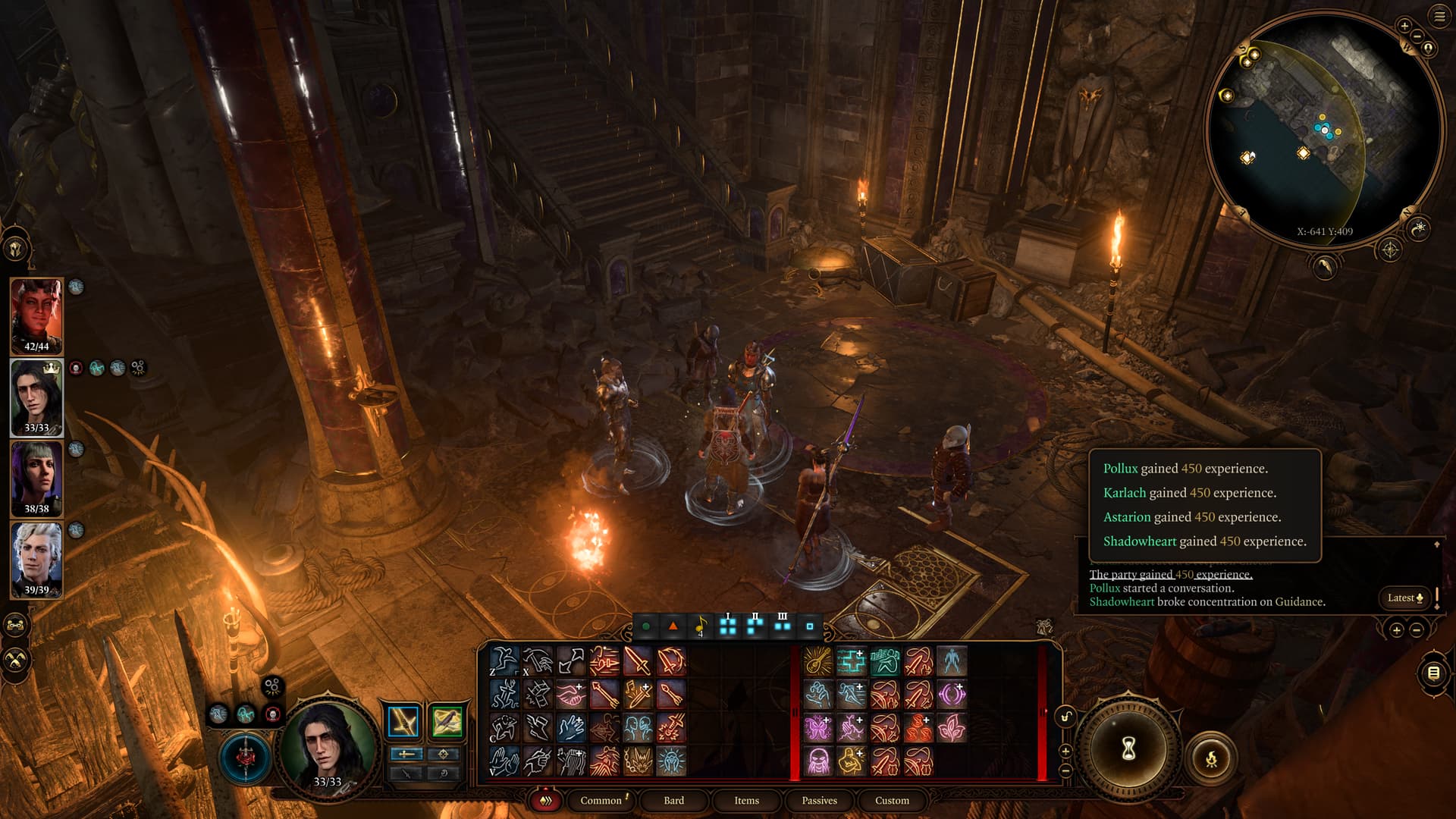1456x819 pixels.
Task: Open the hamburger game menu
Action: (x=1439, y=16)
